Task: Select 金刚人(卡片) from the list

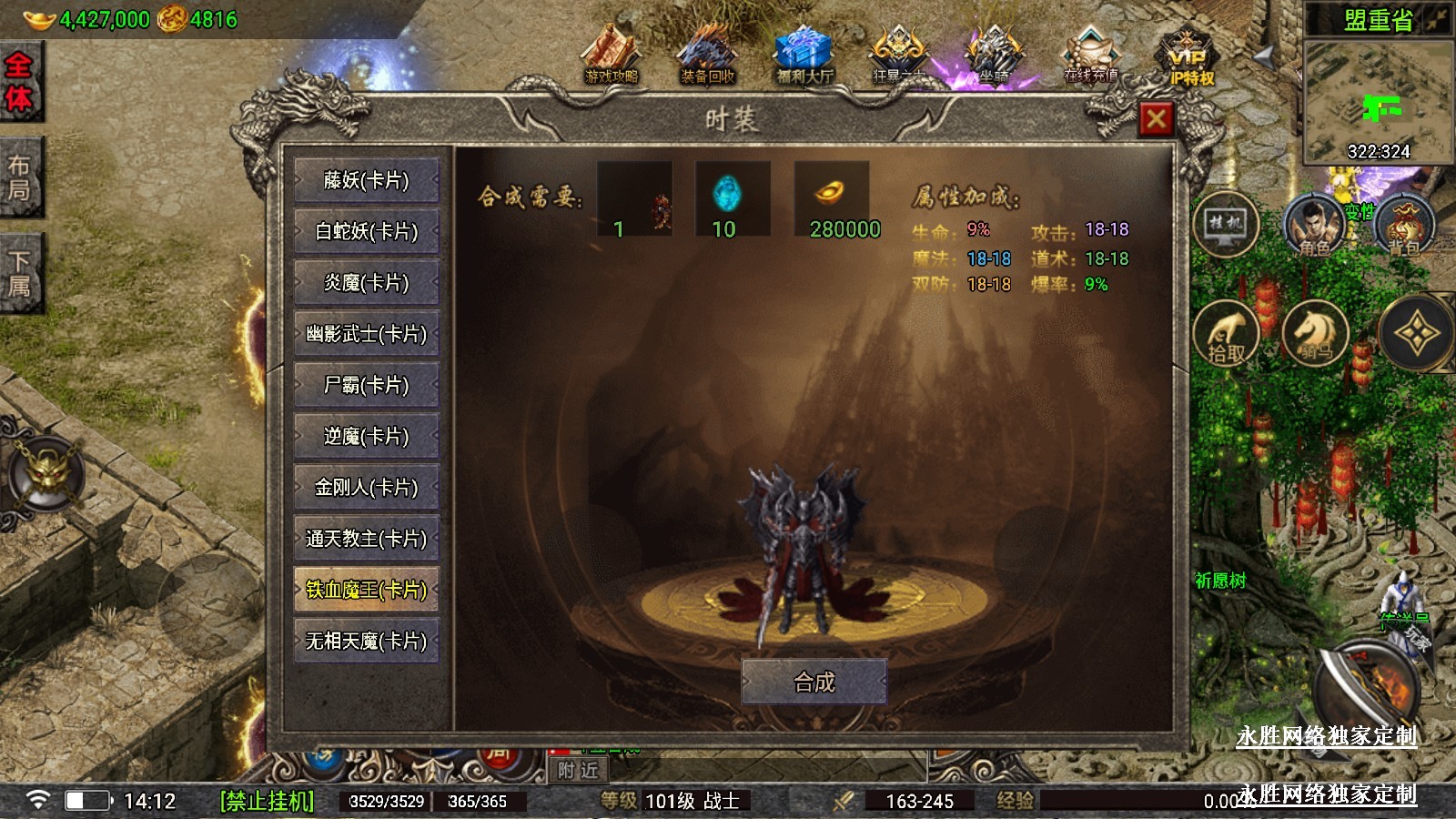Action: coord(367,488)
